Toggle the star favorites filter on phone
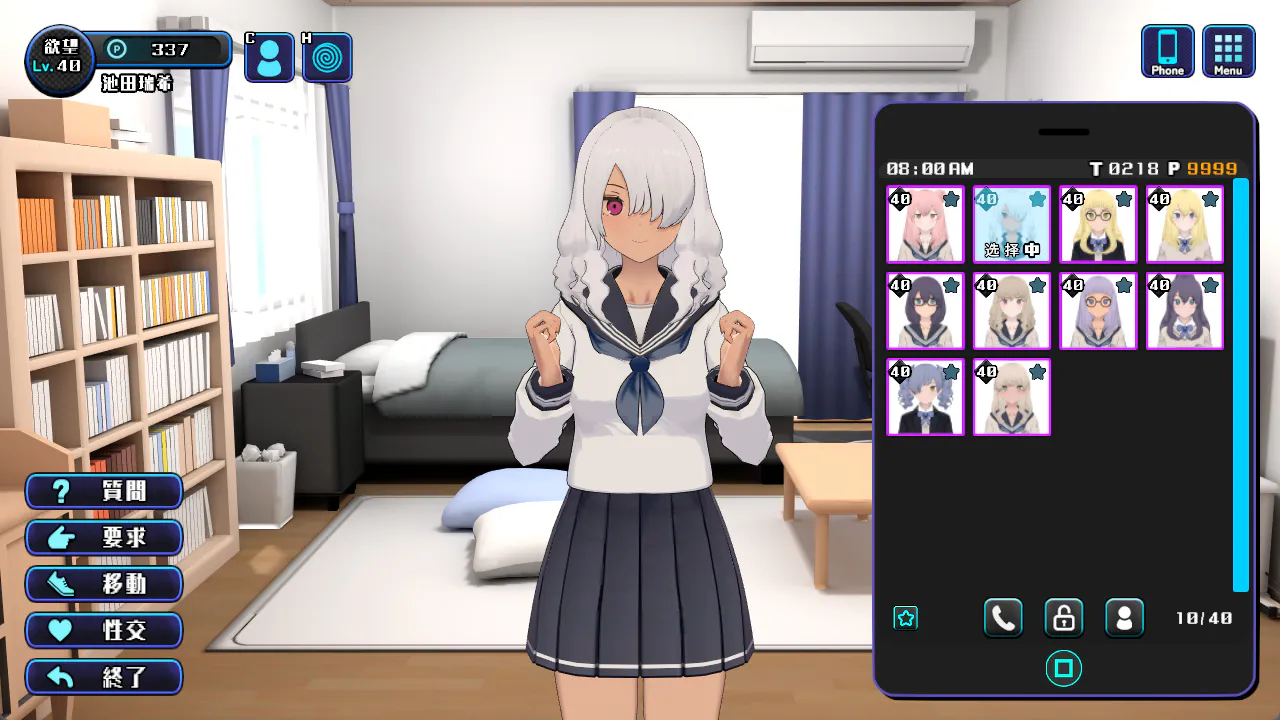 coord(906,618)
